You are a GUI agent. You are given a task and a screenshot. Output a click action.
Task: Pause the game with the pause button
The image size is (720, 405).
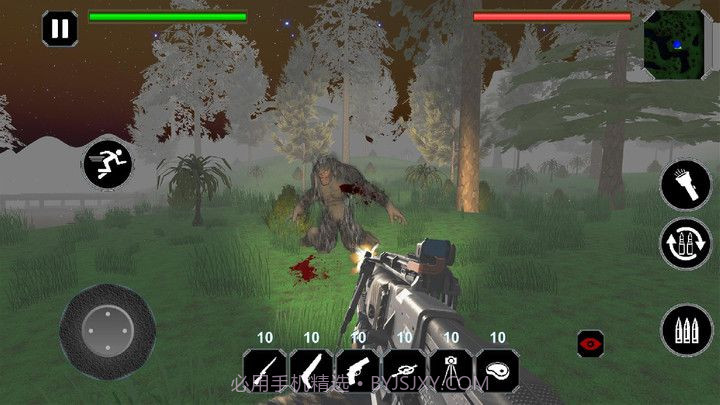[x=60, y=27]
